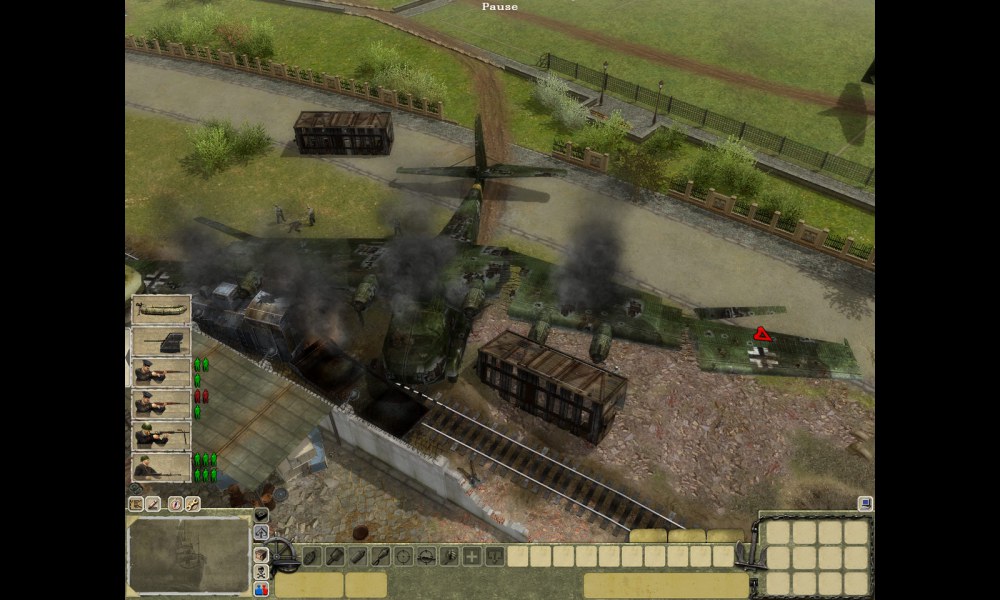1000x600 pixels.
Task: Open the red and blue players icon
Action: [262, 589]
